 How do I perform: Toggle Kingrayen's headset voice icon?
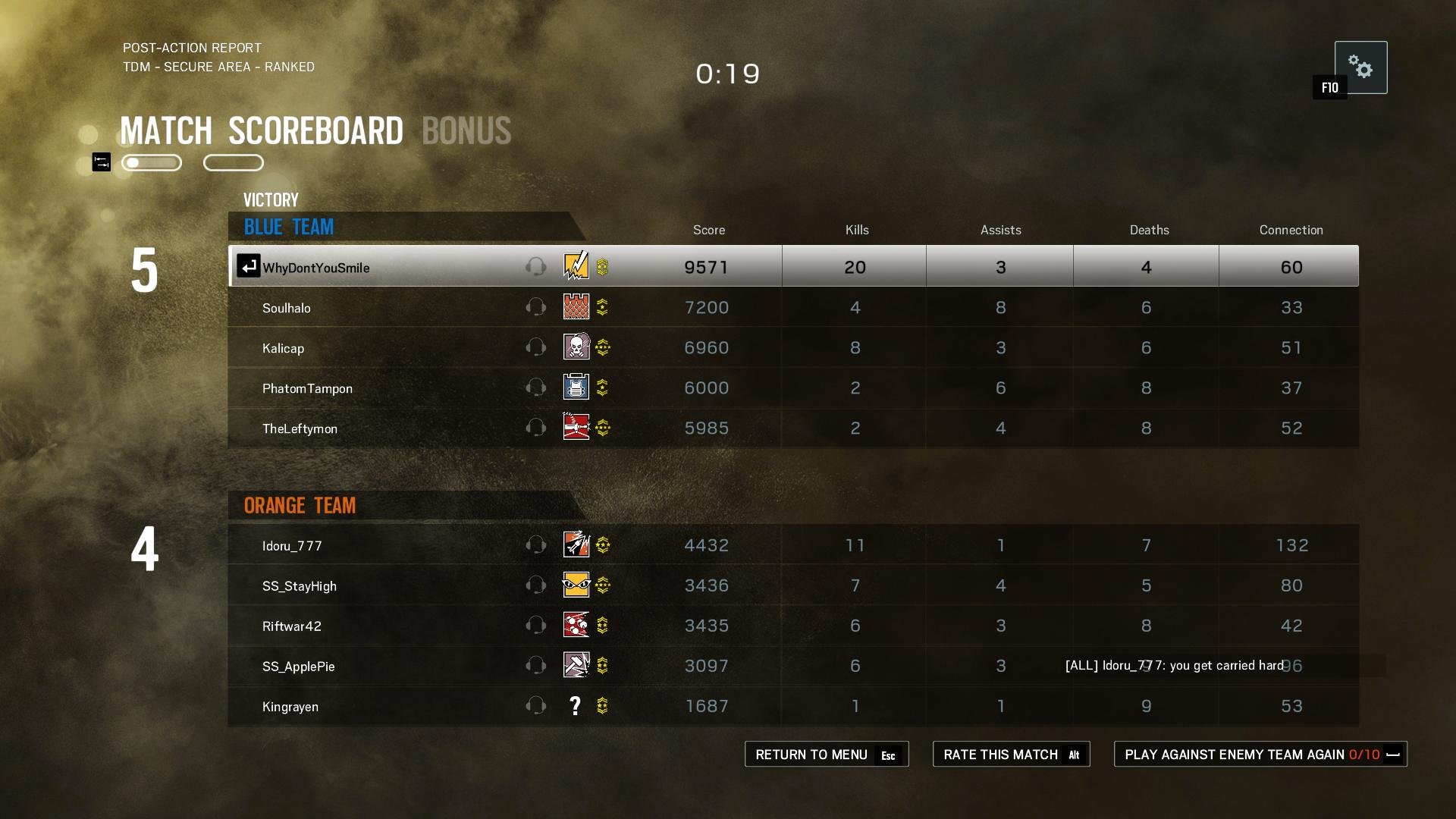pyautogui.click(x=537, y=706)
